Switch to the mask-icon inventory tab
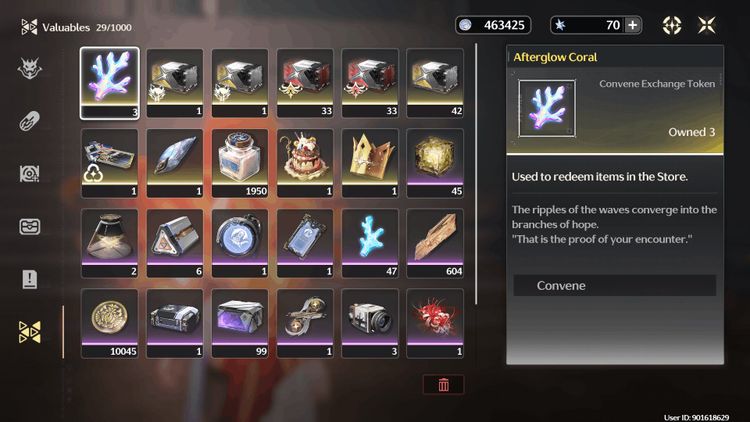The height and width of the screenshot is (422, 750). (x=30, y=68)
